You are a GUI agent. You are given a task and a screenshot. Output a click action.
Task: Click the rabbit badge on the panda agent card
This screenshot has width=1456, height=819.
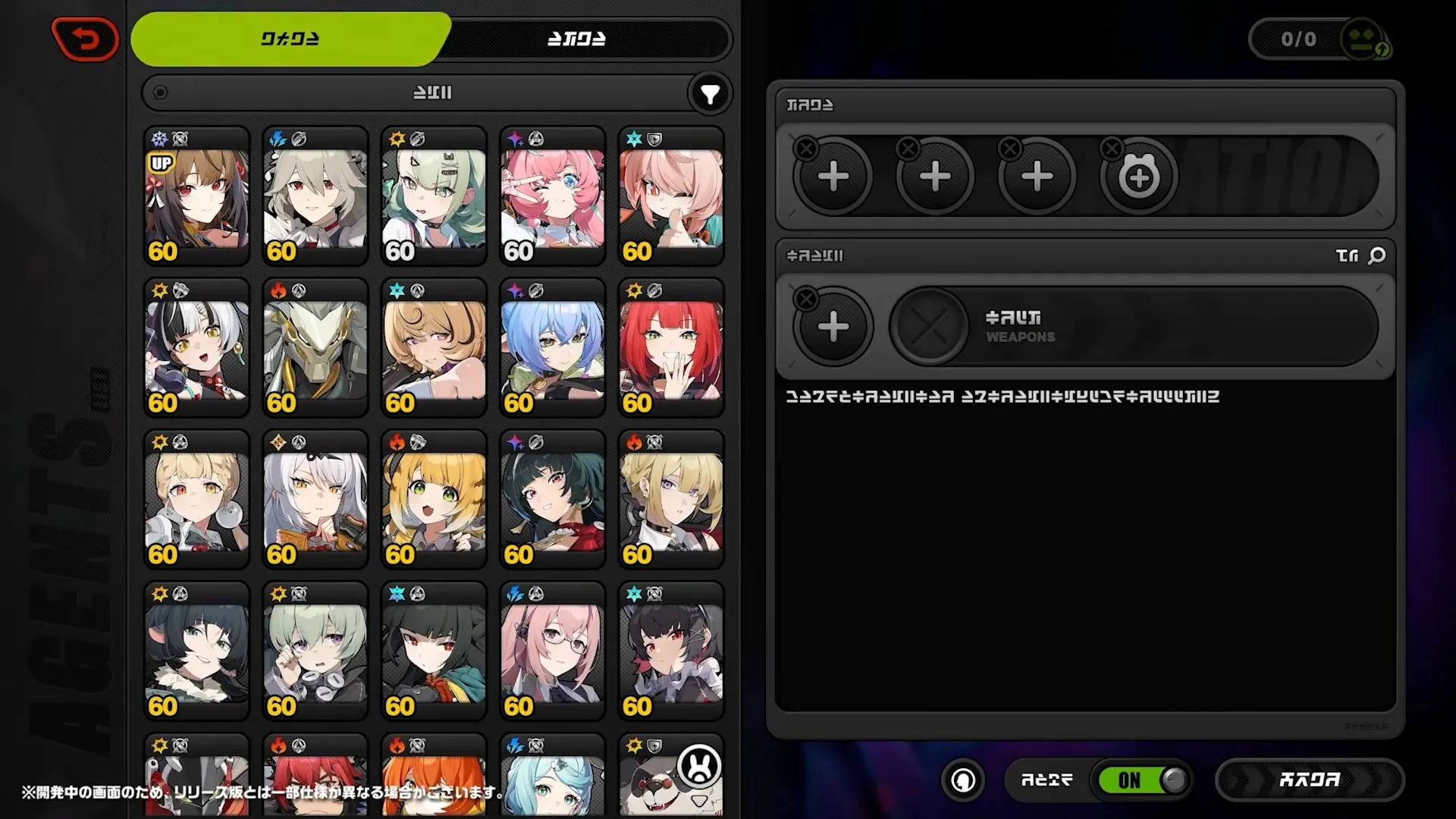[698, 767]
